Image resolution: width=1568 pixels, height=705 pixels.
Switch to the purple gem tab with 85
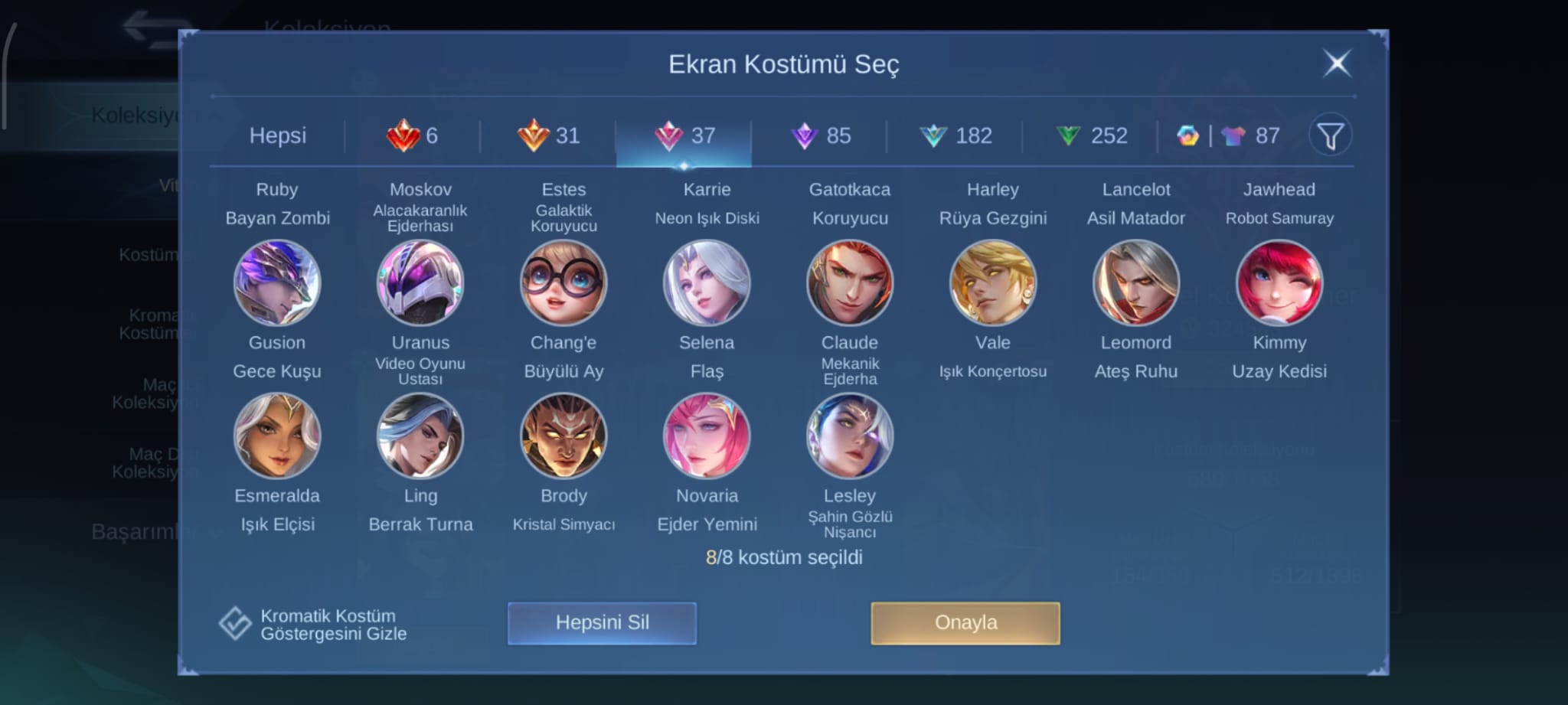pos(820,135)
